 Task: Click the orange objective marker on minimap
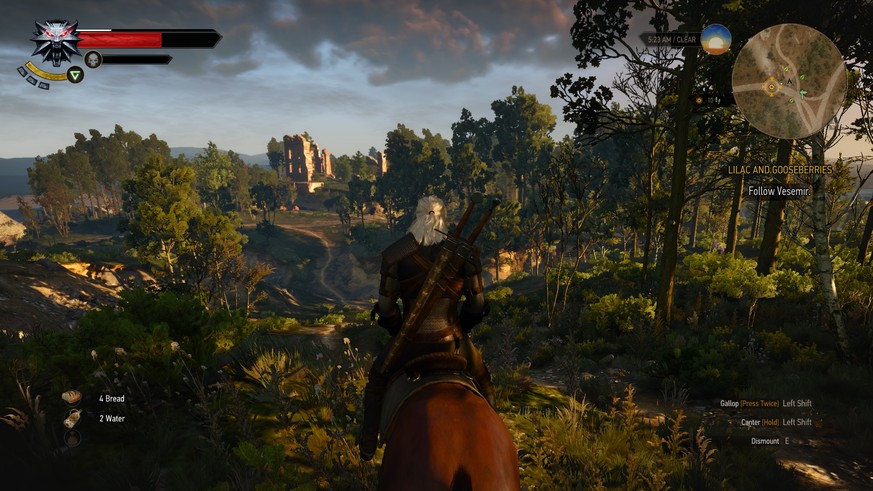click(x=771, y=87)
